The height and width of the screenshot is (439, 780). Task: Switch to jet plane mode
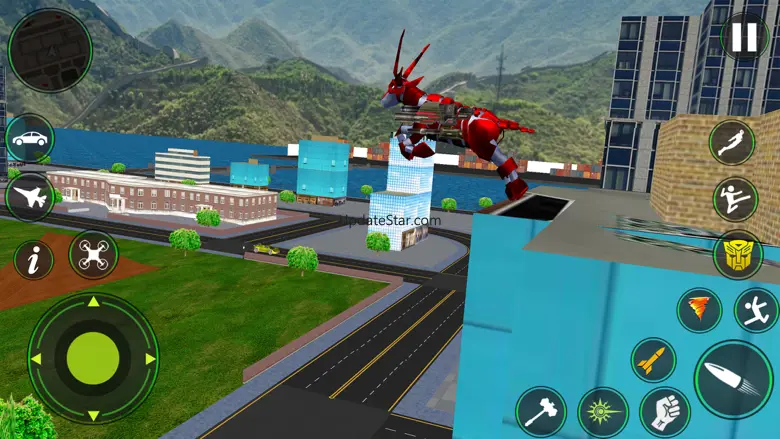click(x=30, y=197)
